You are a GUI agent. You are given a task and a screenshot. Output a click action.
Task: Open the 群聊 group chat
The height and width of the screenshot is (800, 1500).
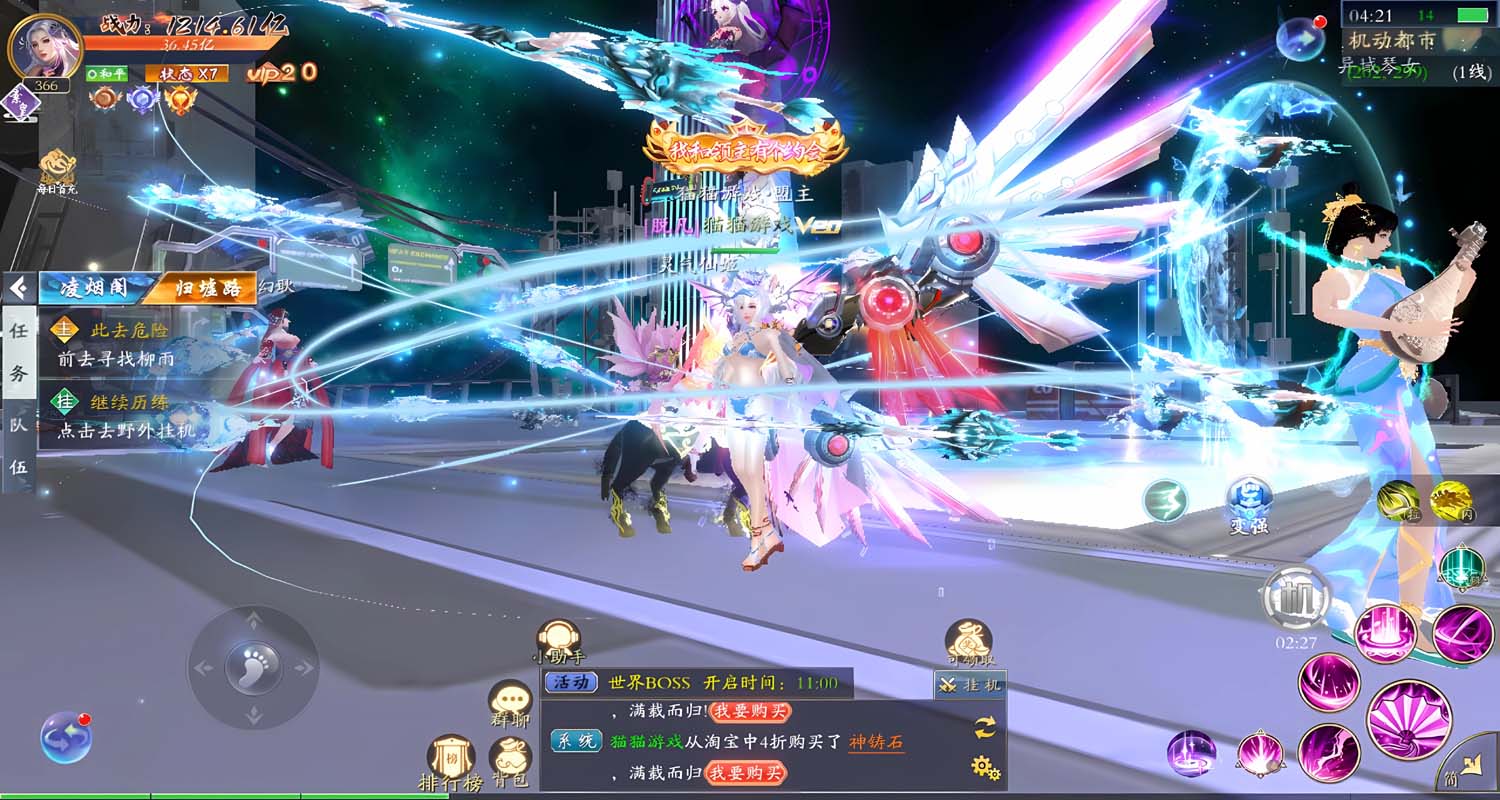[x=510, y=702]
